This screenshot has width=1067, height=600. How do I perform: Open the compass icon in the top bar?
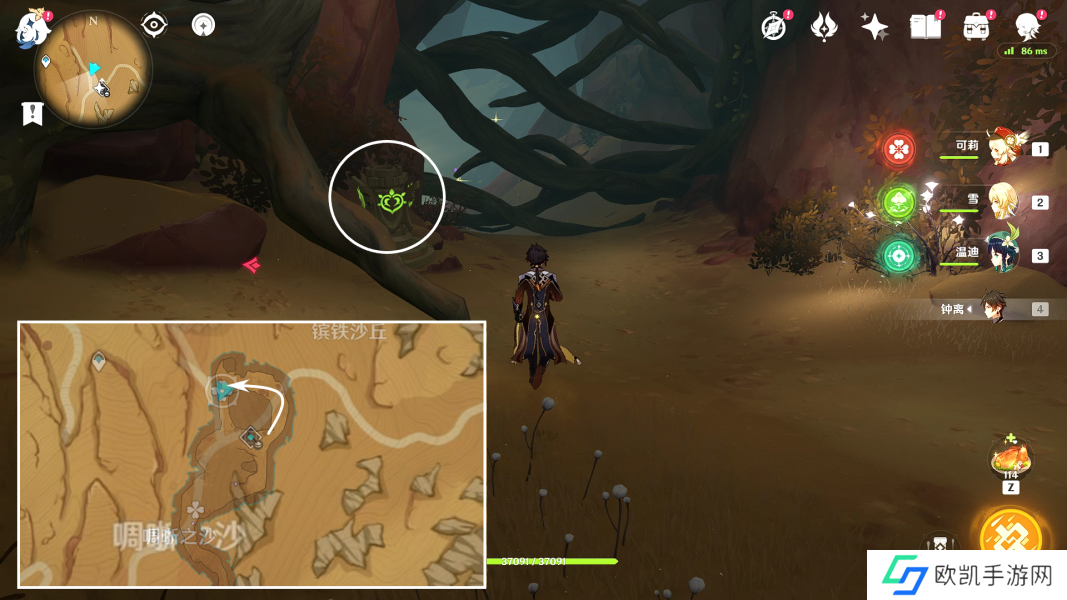pos(773,27)
